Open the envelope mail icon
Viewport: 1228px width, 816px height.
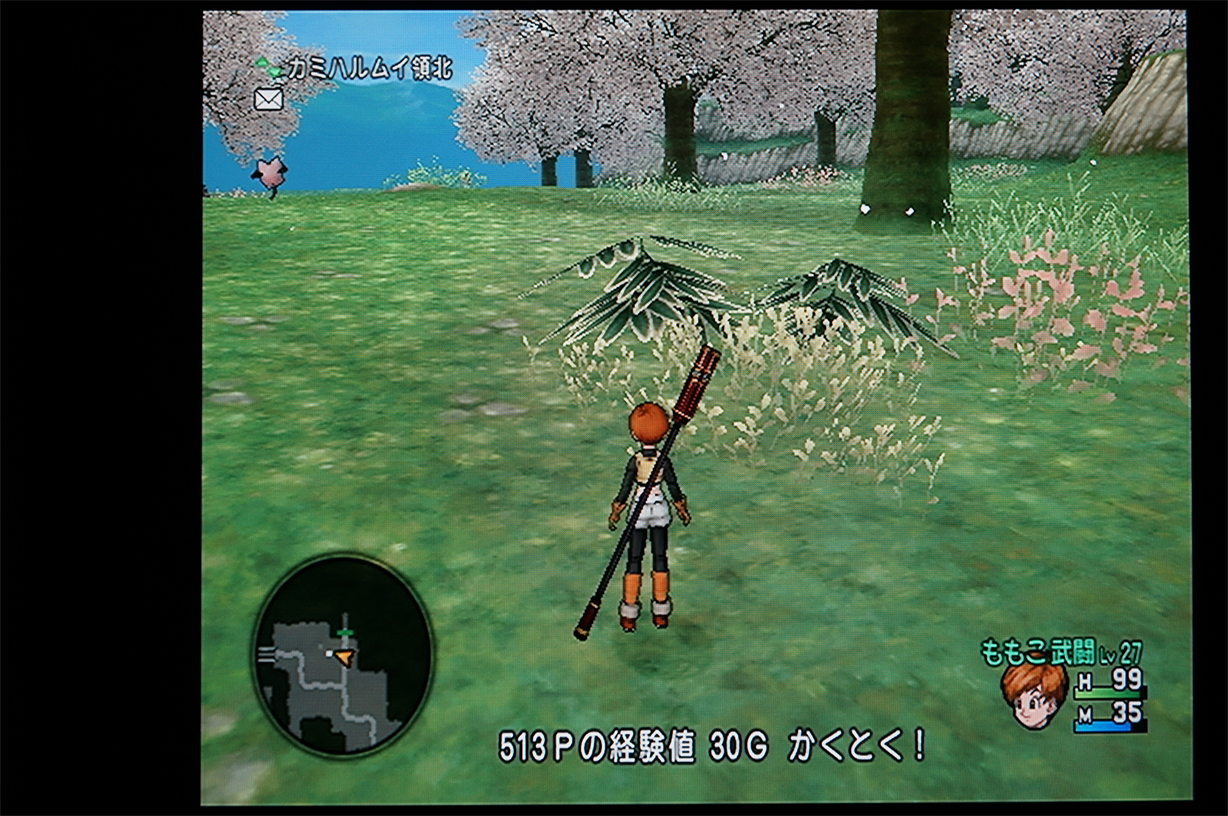[268, 98]
